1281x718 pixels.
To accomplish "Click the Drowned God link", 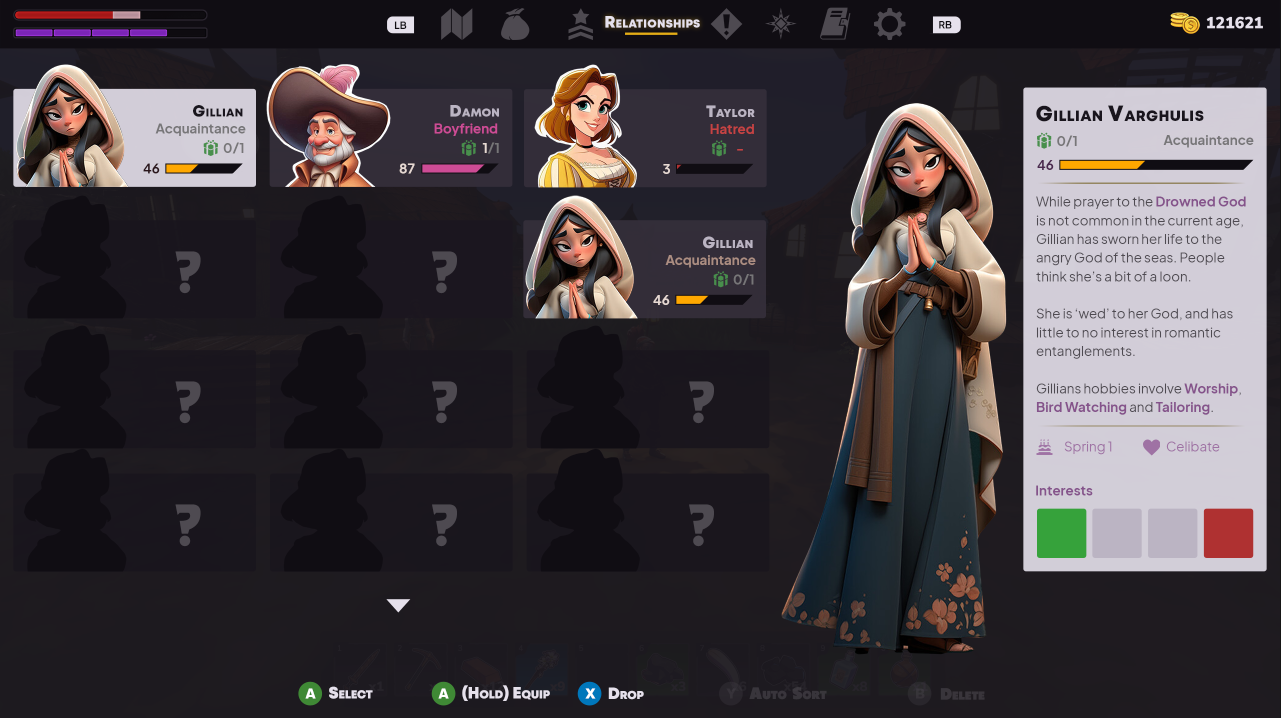I will tap(1200, 202).
